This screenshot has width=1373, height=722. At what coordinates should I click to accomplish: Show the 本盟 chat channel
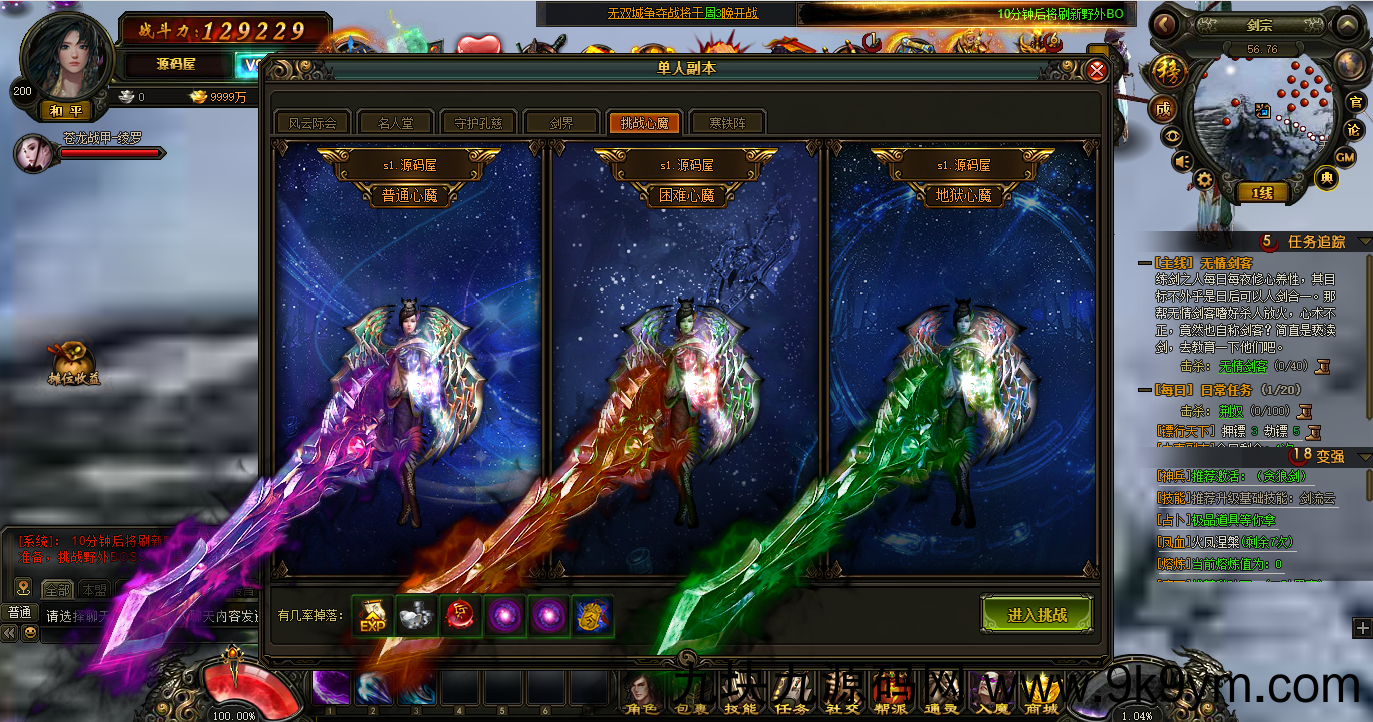(x=95, y=588)
